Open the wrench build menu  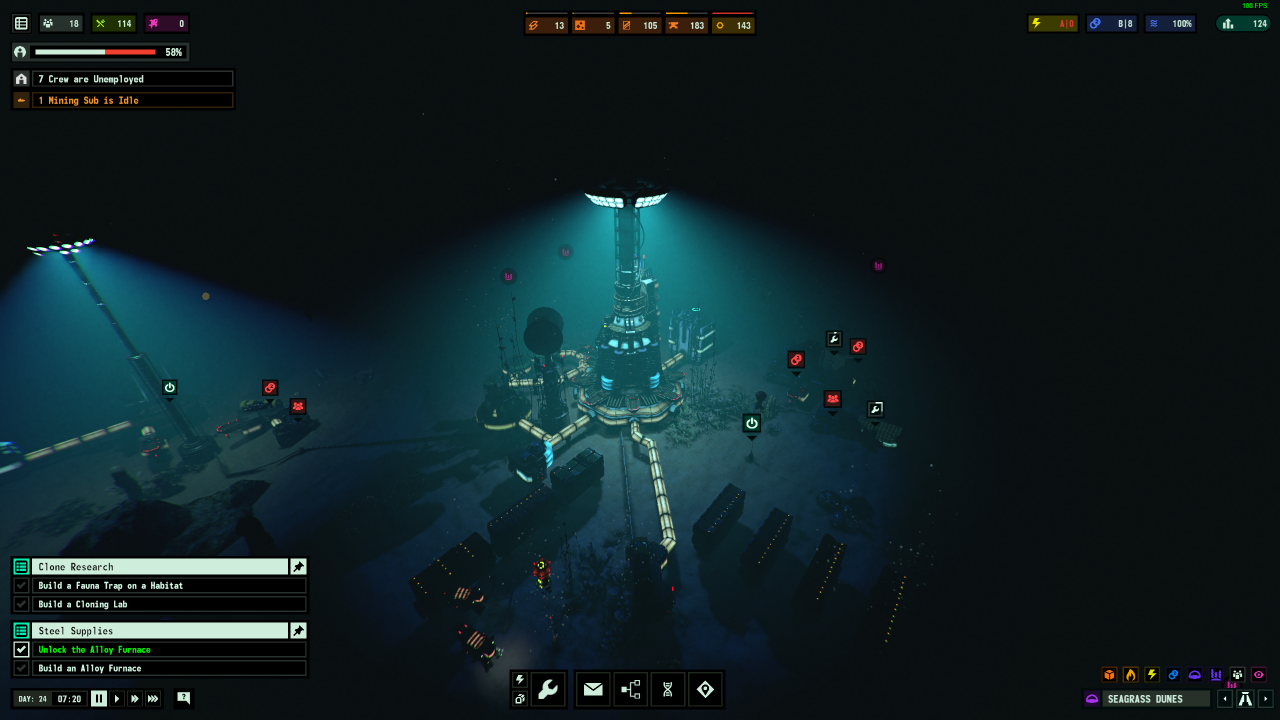[548, 689]
